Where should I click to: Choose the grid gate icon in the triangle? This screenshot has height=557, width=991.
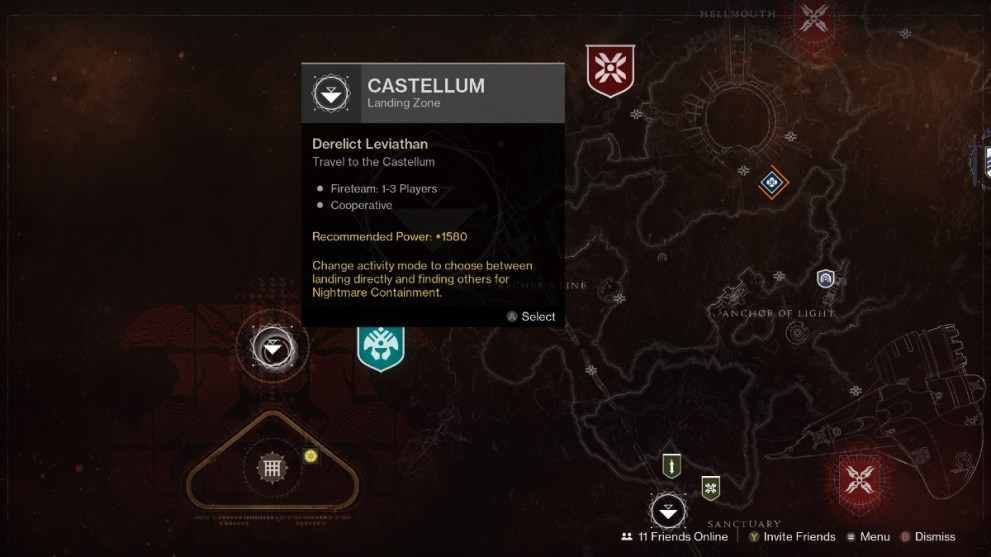point(271,467)
